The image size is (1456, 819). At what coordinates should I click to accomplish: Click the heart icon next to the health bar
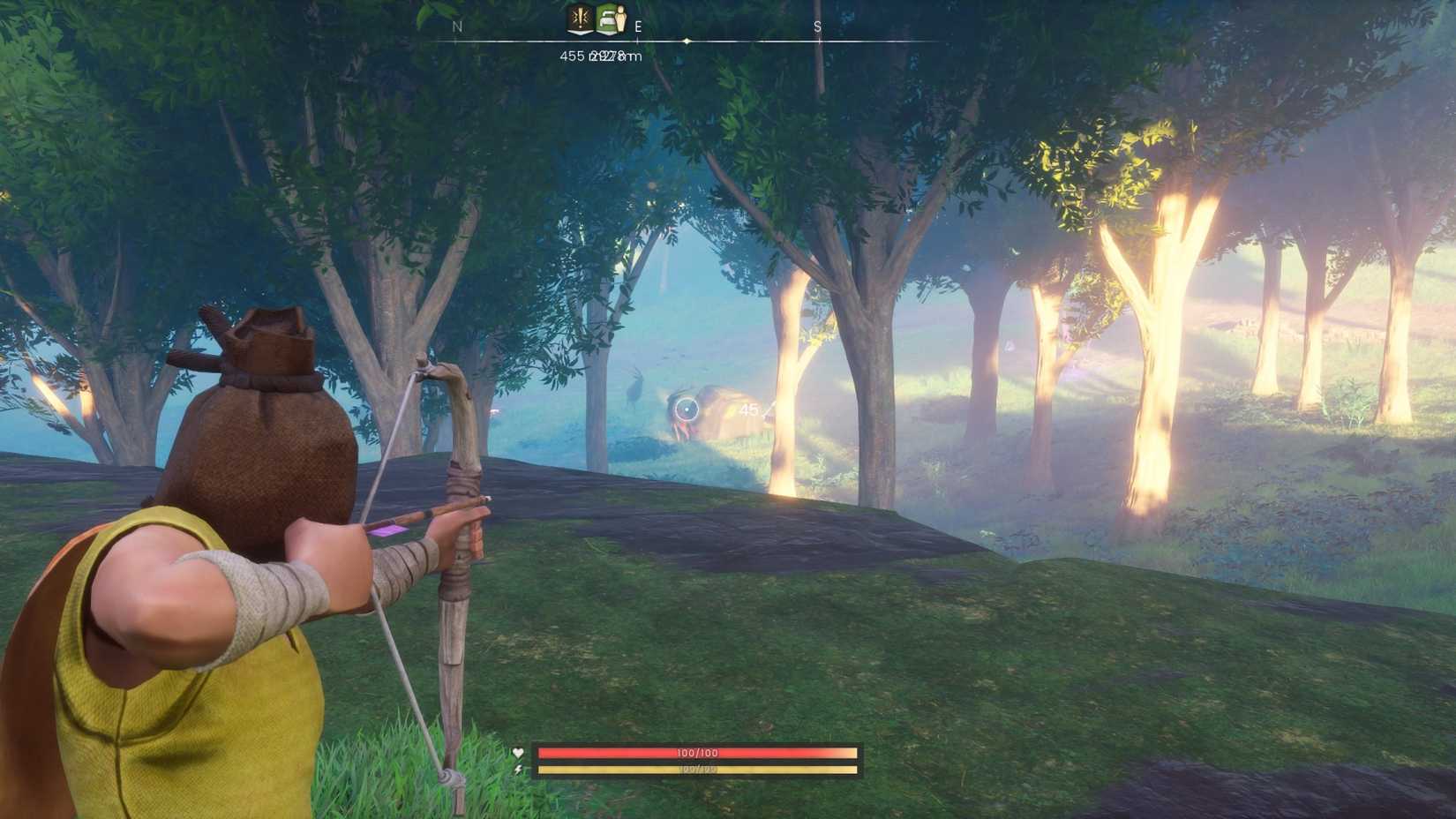pos(518,753)
